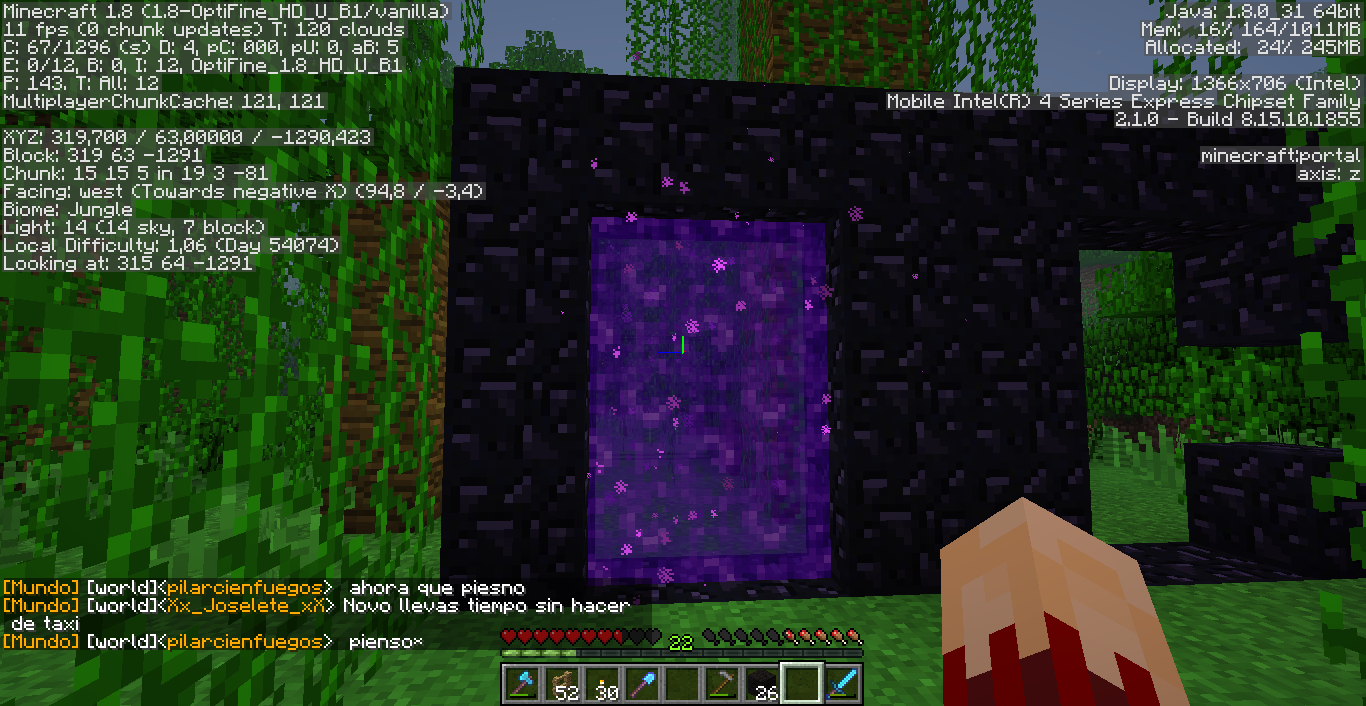Select the diamond axe hotbar slot

pos(521,684)
